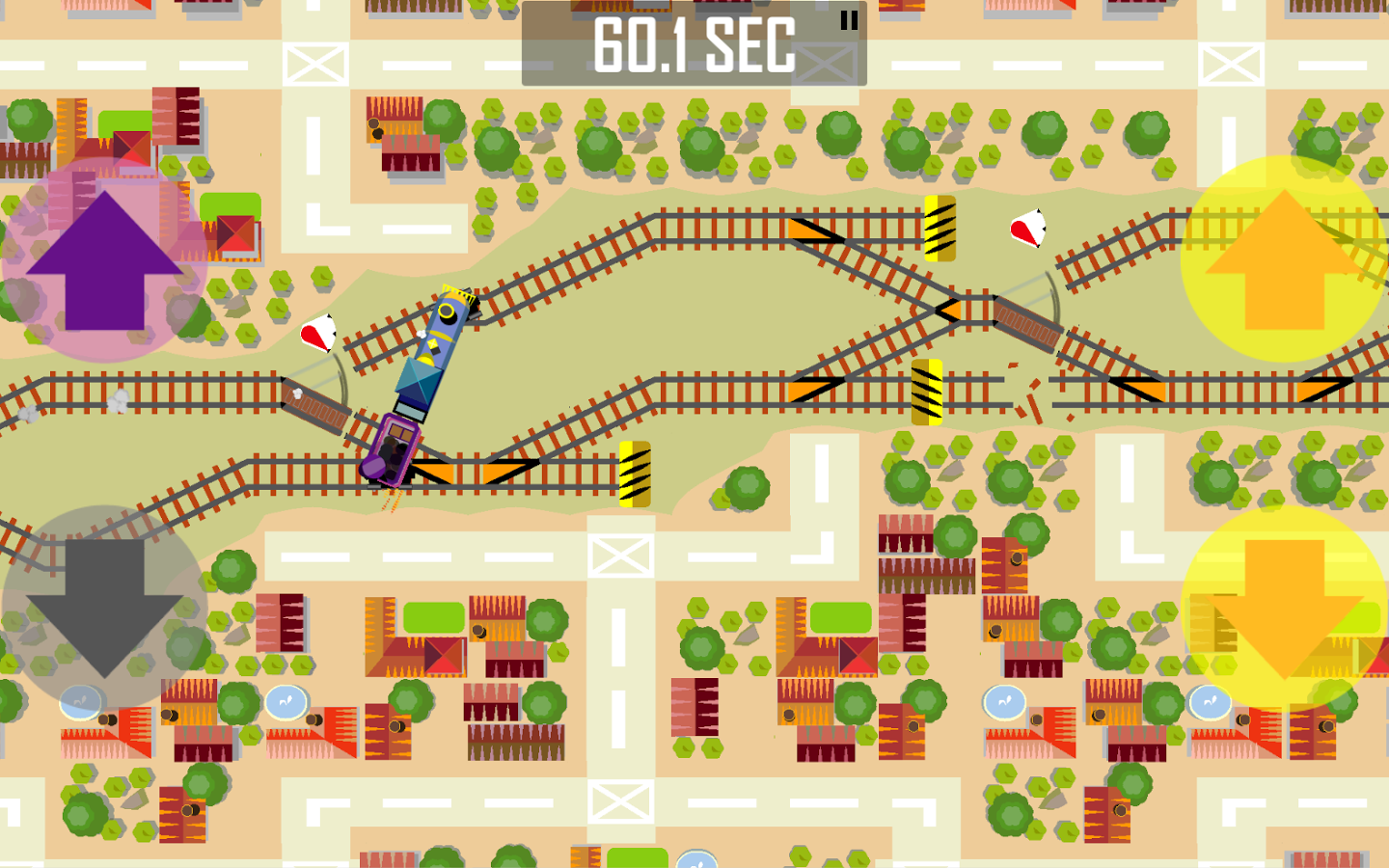Flip the yellow switch post on the middle track
Image resolution: width=1389 pixels, height=868 pixels.
click(925, 392)
